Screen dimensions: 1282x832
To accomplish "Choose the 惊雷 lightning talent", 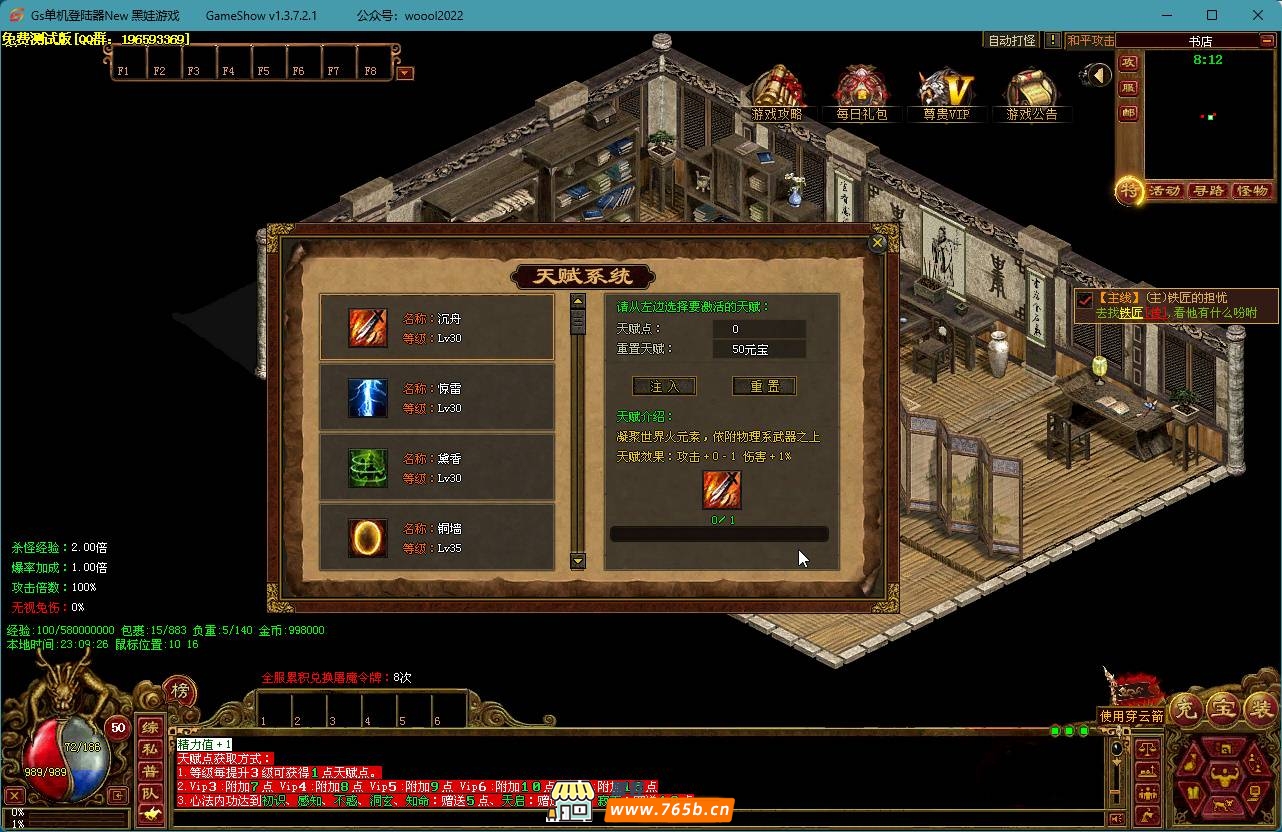I will (436, 398).
